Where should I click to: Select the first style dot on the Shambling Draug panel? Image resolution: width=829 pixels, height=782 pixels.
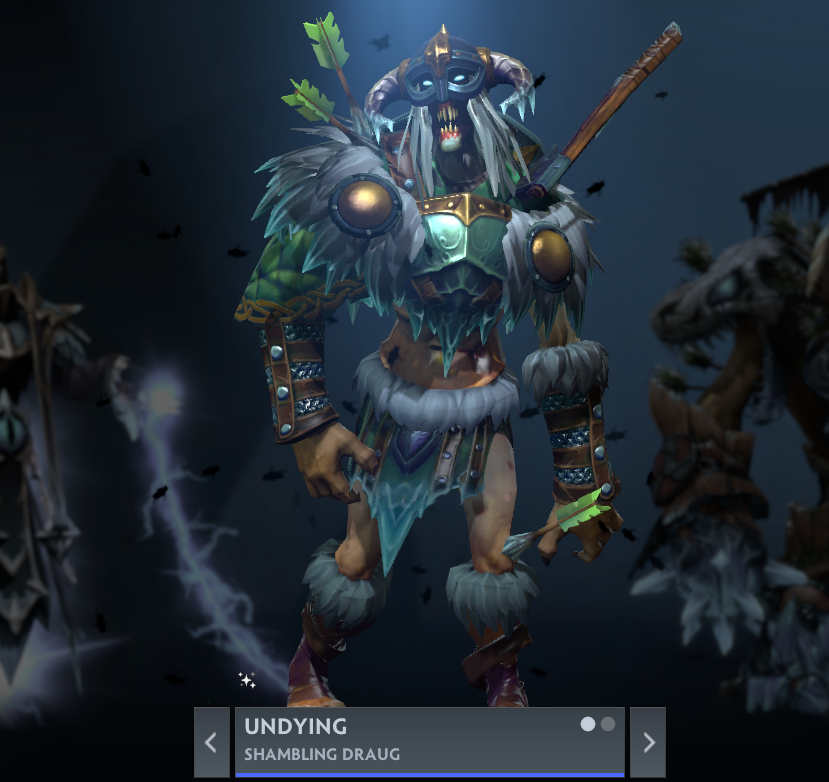[588, 724]
